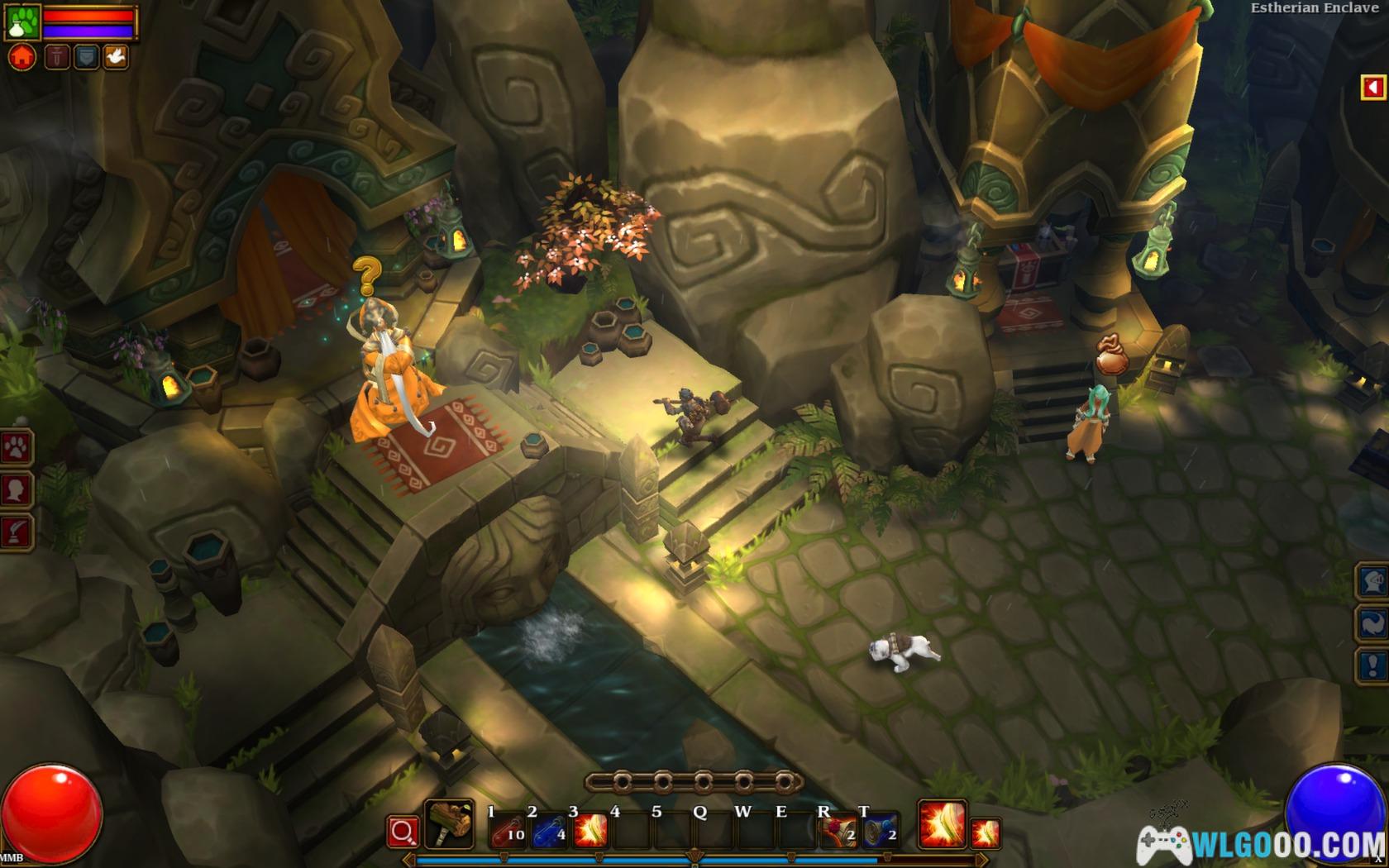The width and height of the screenshot is (1389, 868).
Task: Open the character head silhouette panel
Action: (16, 489)
